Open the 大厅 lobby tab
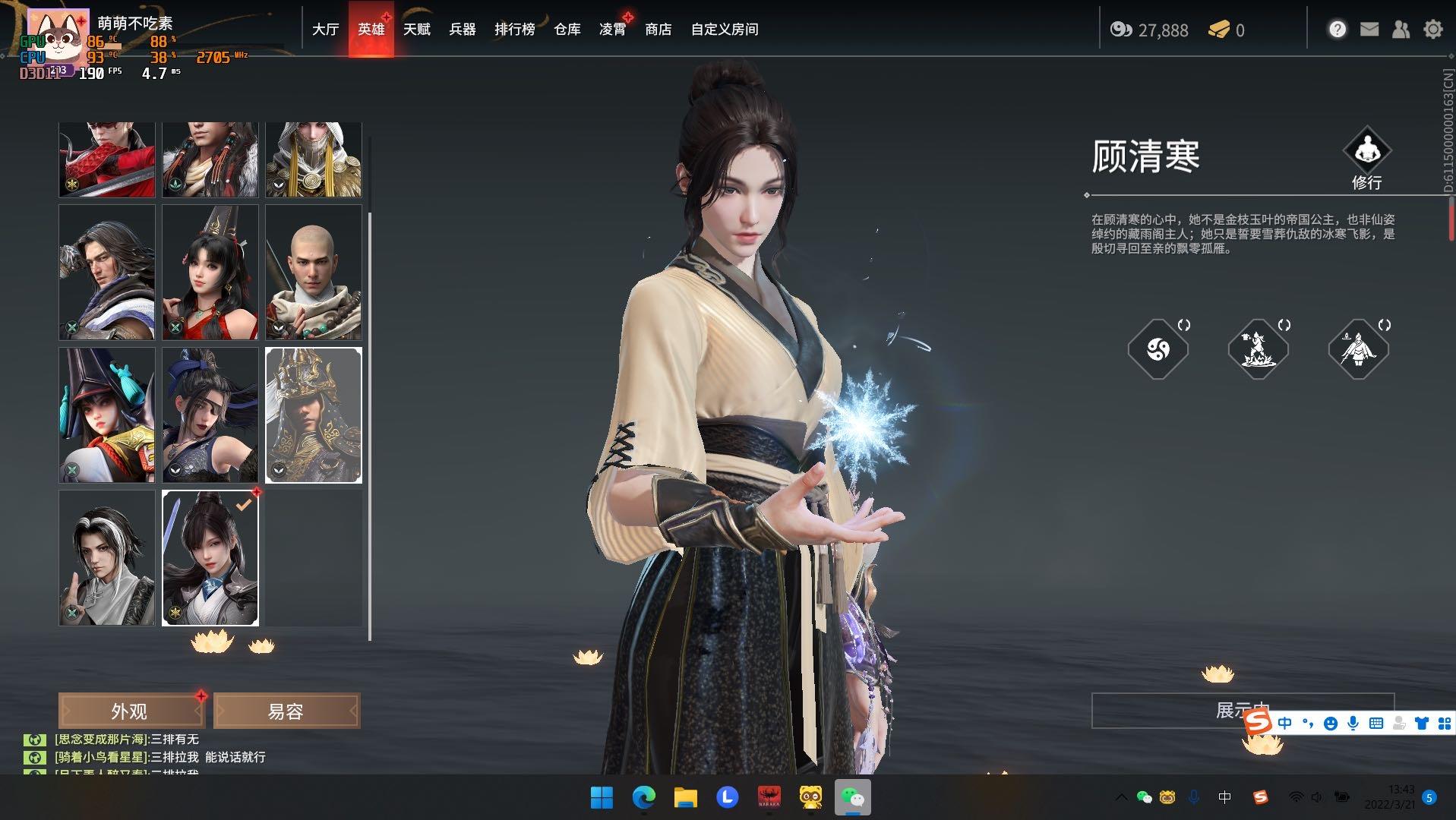Screen dimensions: 1456x820 [x=325, y=30]
